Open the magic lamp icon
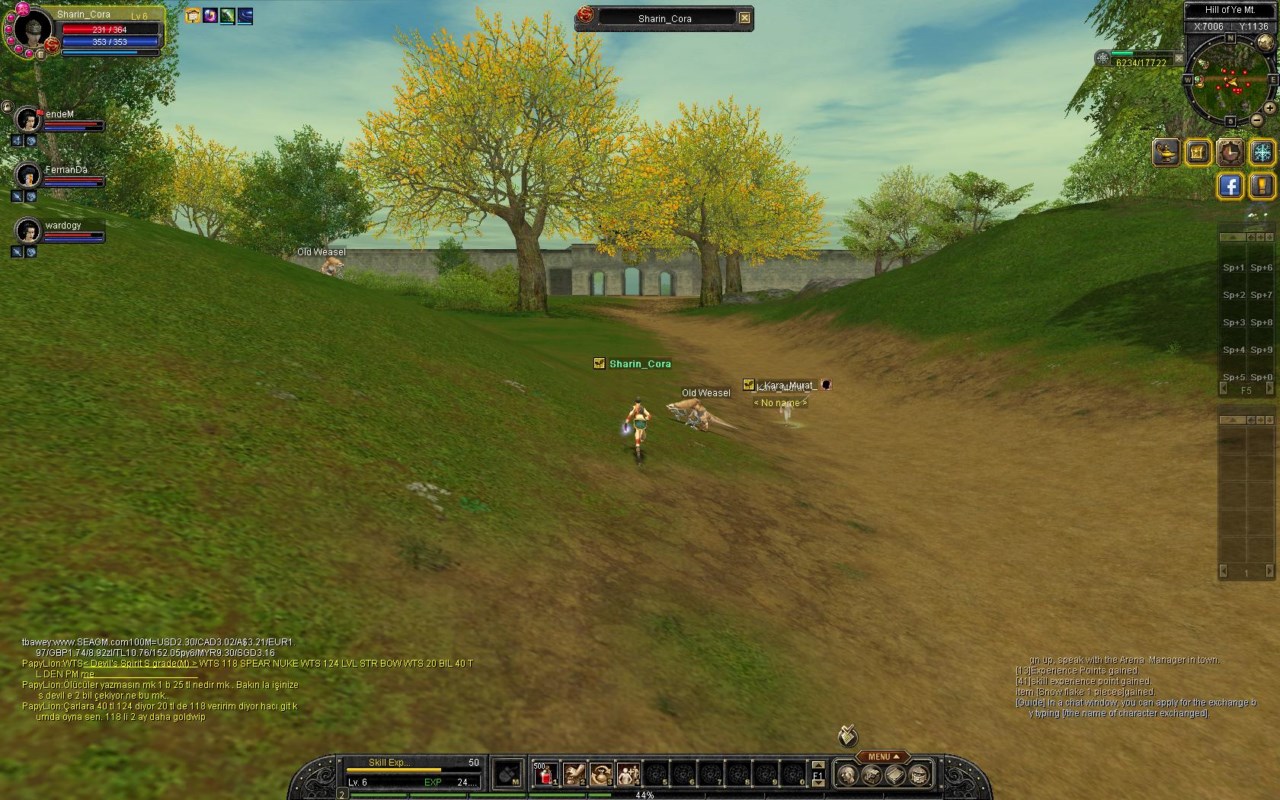 click(1167, 152)
